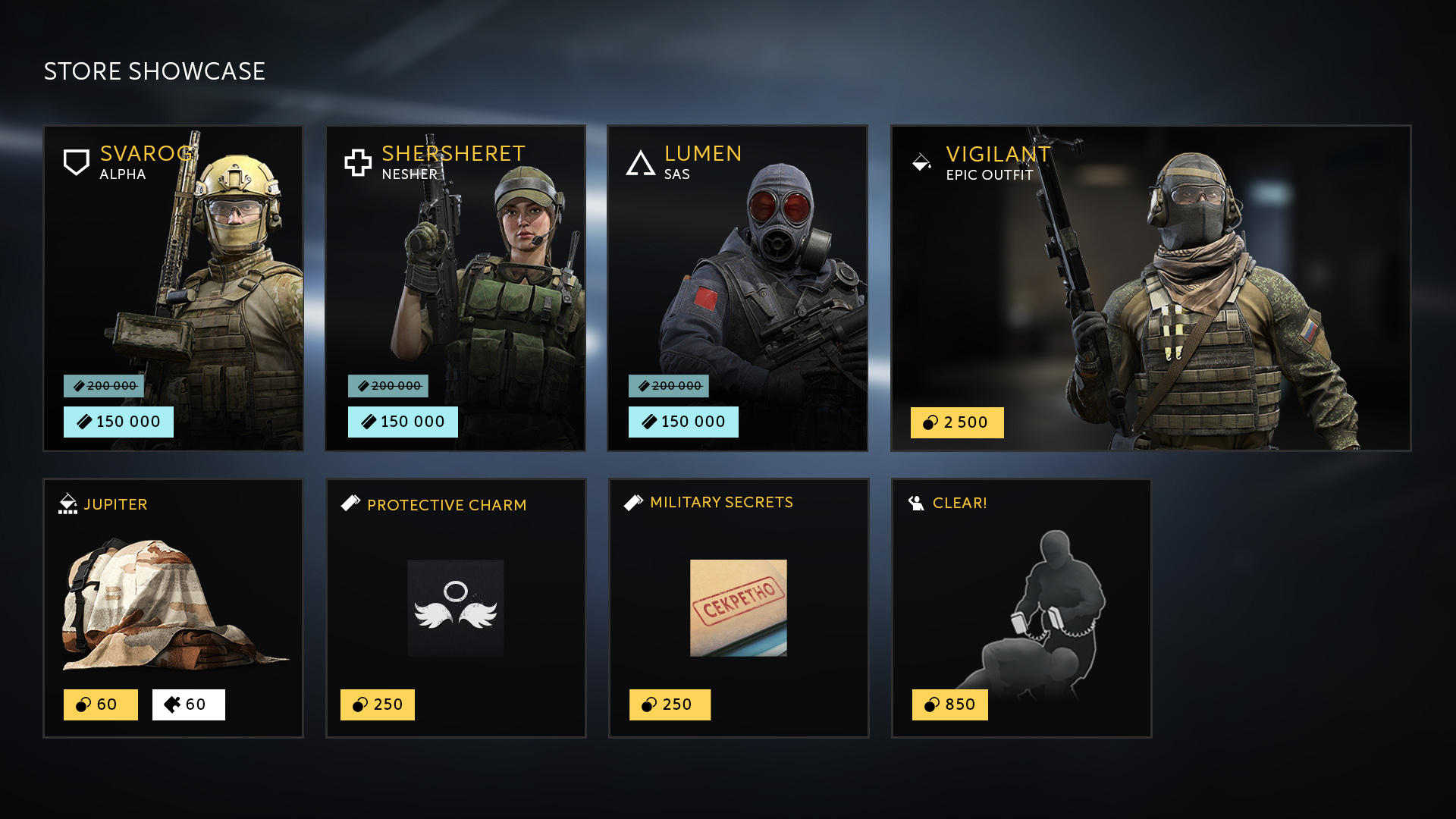View the Vigilant Epic Outfit offer
The image size is (1456, 819).
point(1150,288)
